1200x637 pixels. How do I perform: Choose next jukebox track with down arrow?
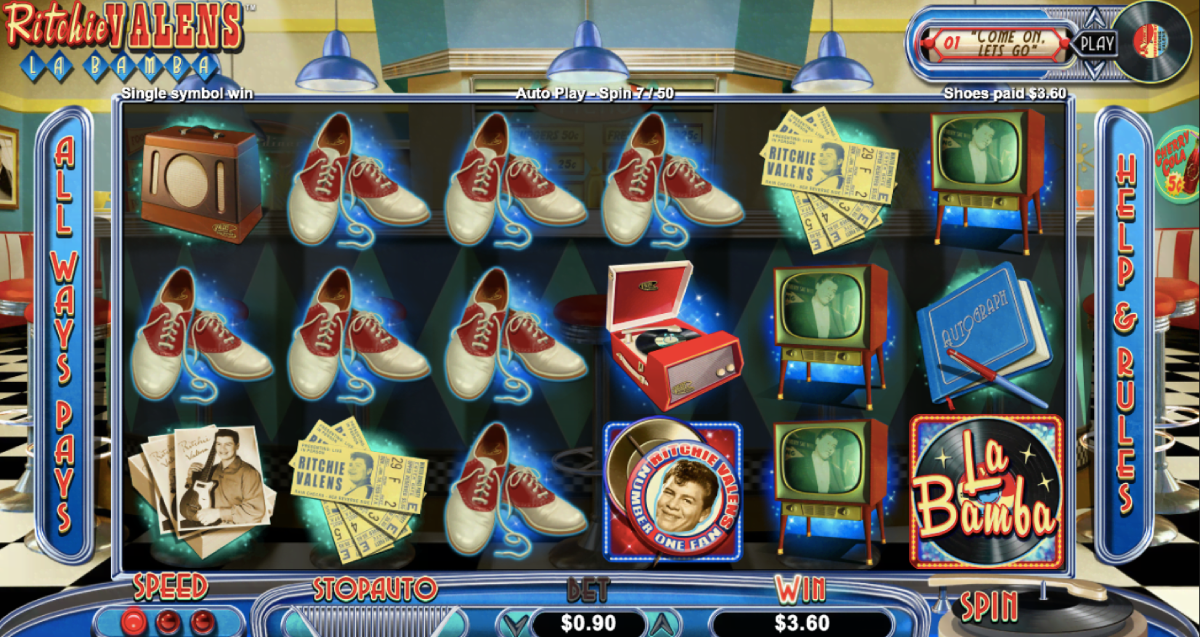pos(1096,68)
